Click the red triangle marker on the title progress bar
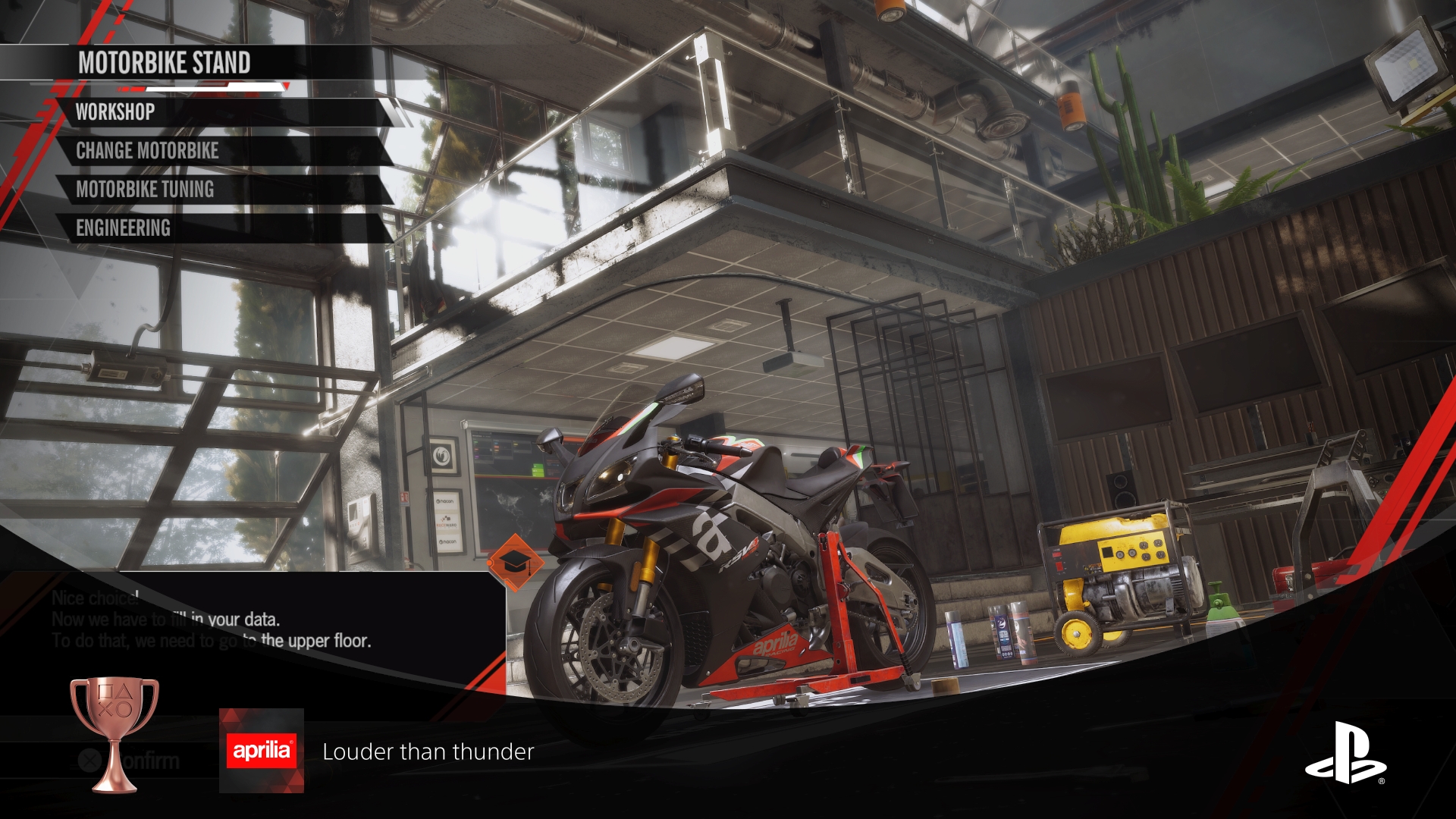Screen dimensions: 1456x819 285,85
